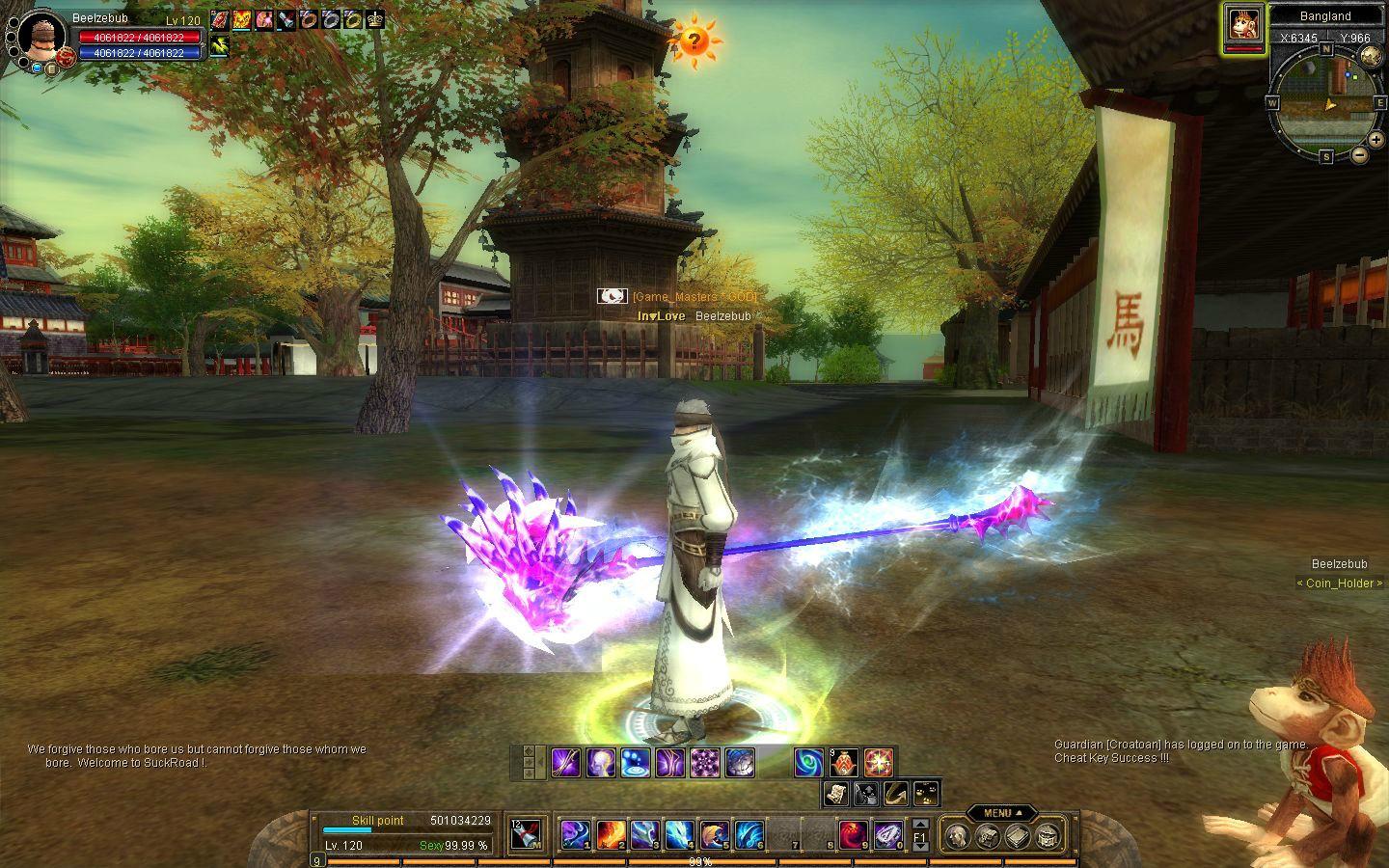Open the character head button in menu bar
The width and height of the screenshot is (1389, 868).
957,835
